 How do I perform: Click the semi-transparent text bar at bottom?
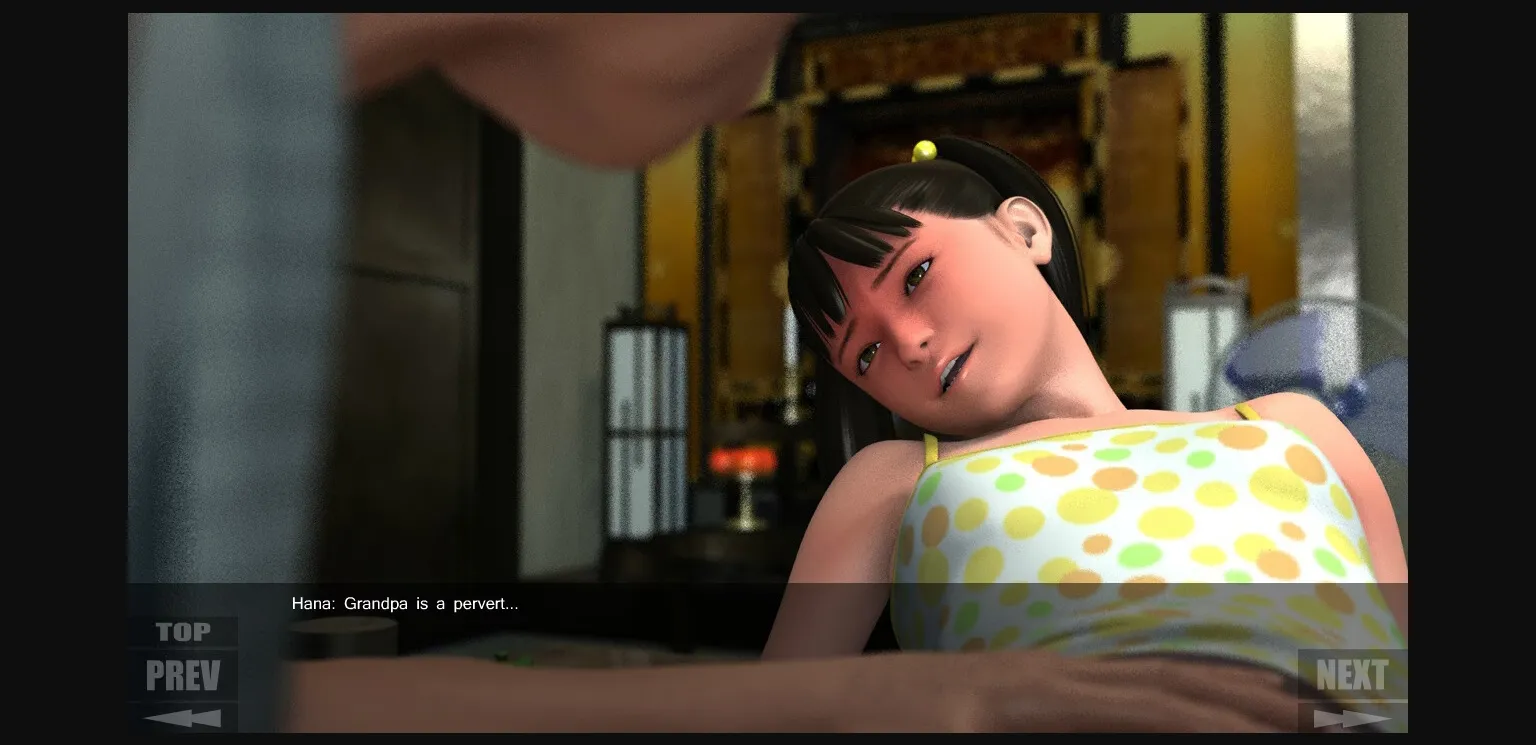(700, 603)
